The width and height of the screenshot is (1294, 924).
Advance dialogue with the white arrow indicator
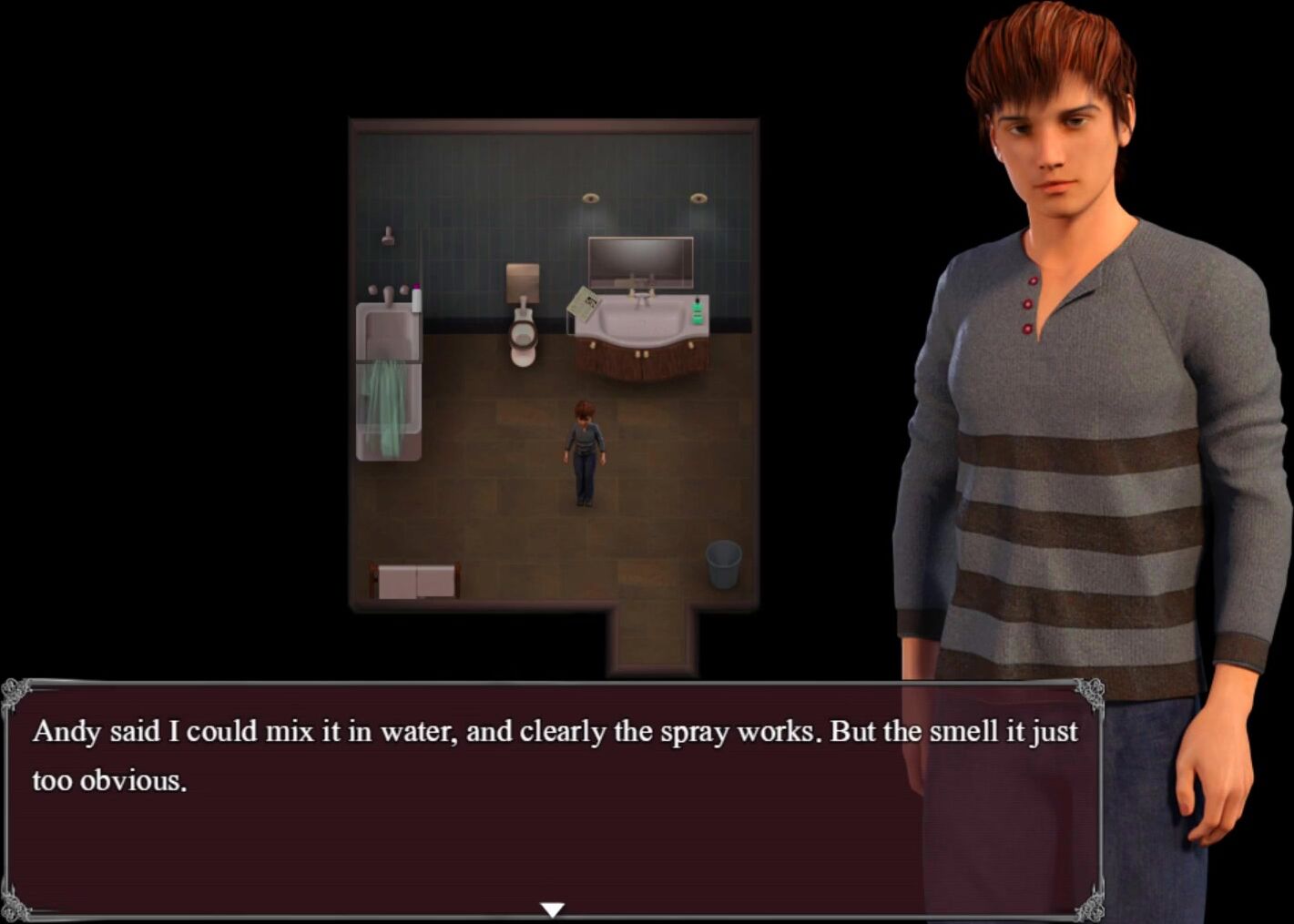(552, 909)
